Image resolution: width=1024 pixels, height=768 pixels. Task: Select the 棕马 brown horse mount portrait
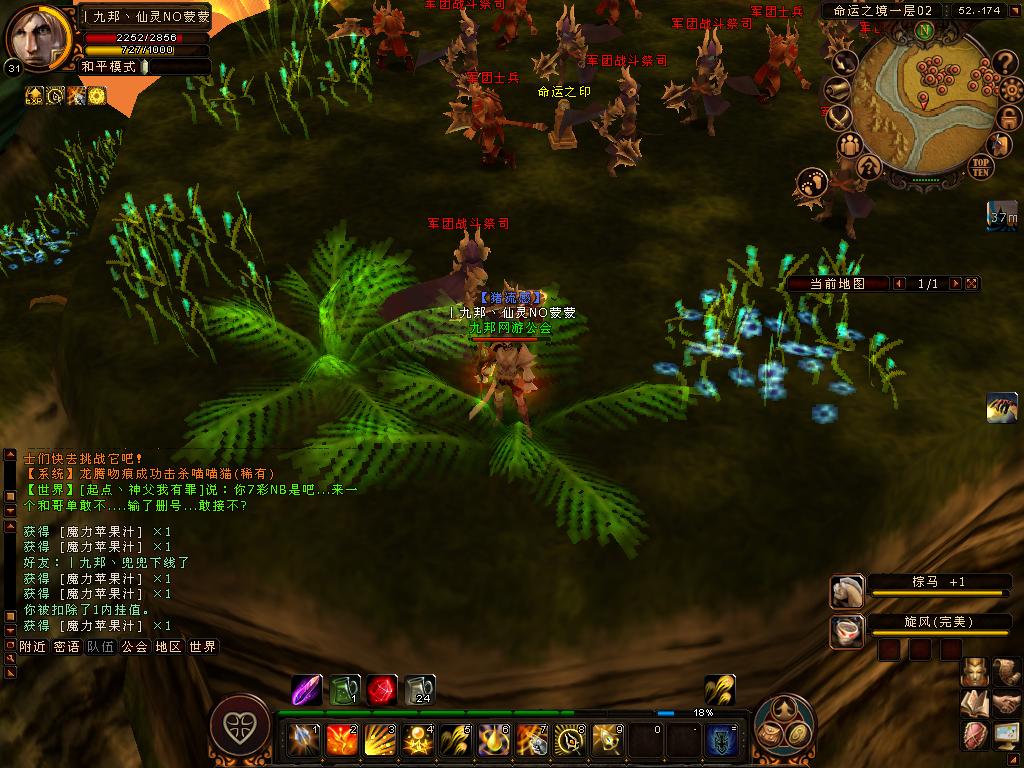click(847, 590)
